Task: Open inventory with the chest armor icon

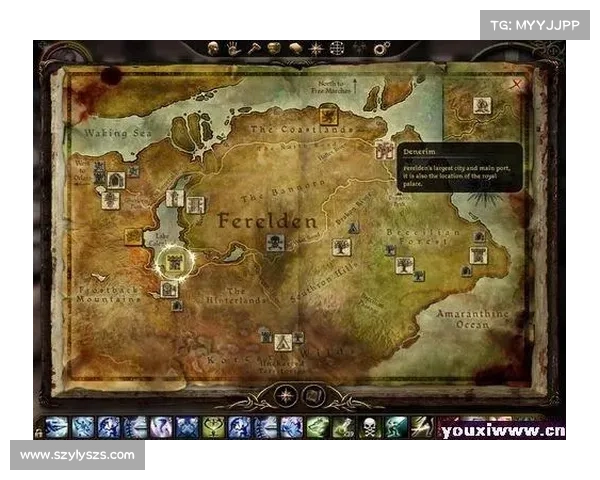Action: tap(274, 47)
